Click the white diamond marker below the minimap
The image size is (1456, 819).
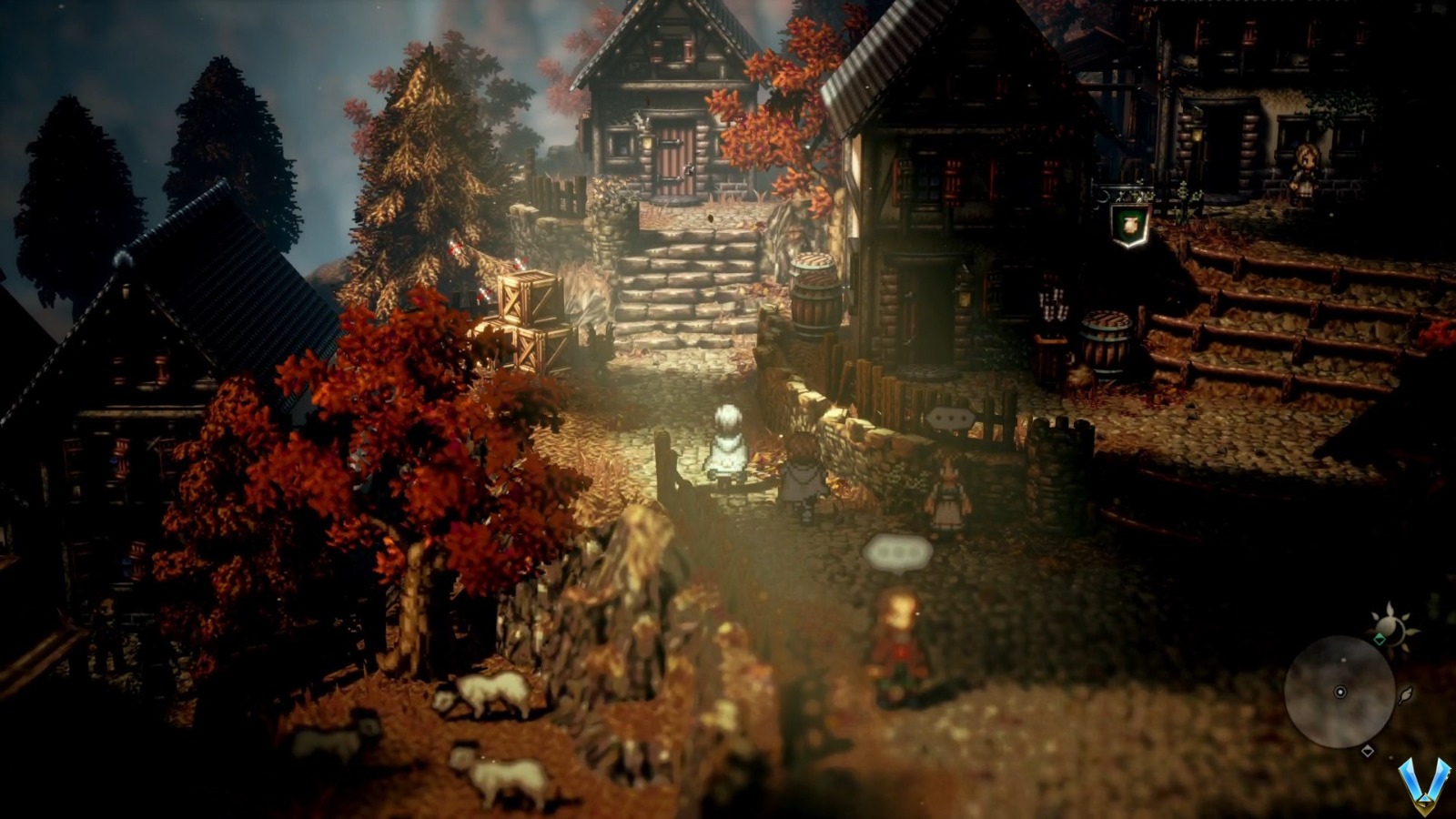coord(1368,749)
